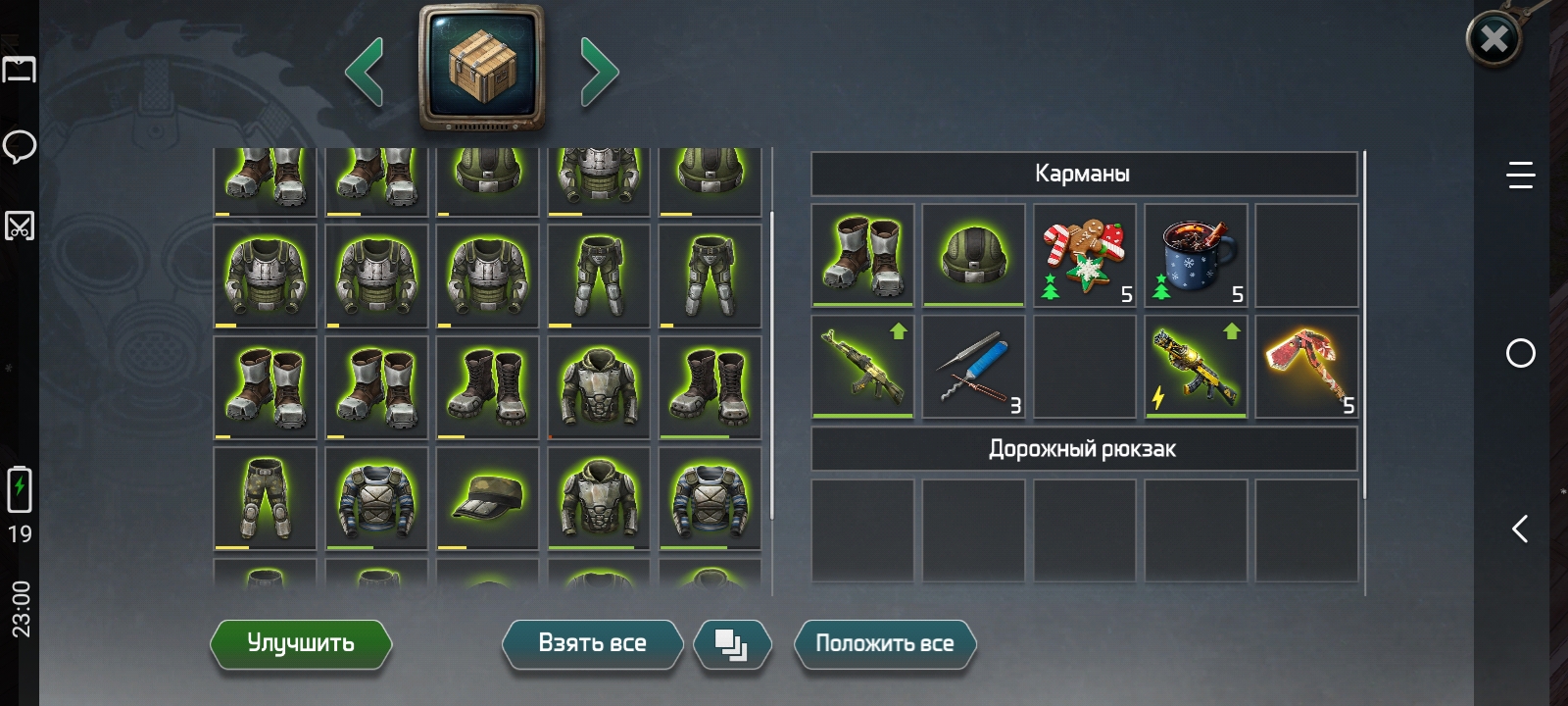1568x706 pixels.
Task: Select the red wrapped axe item
Action: click(x=1306, y=367)
